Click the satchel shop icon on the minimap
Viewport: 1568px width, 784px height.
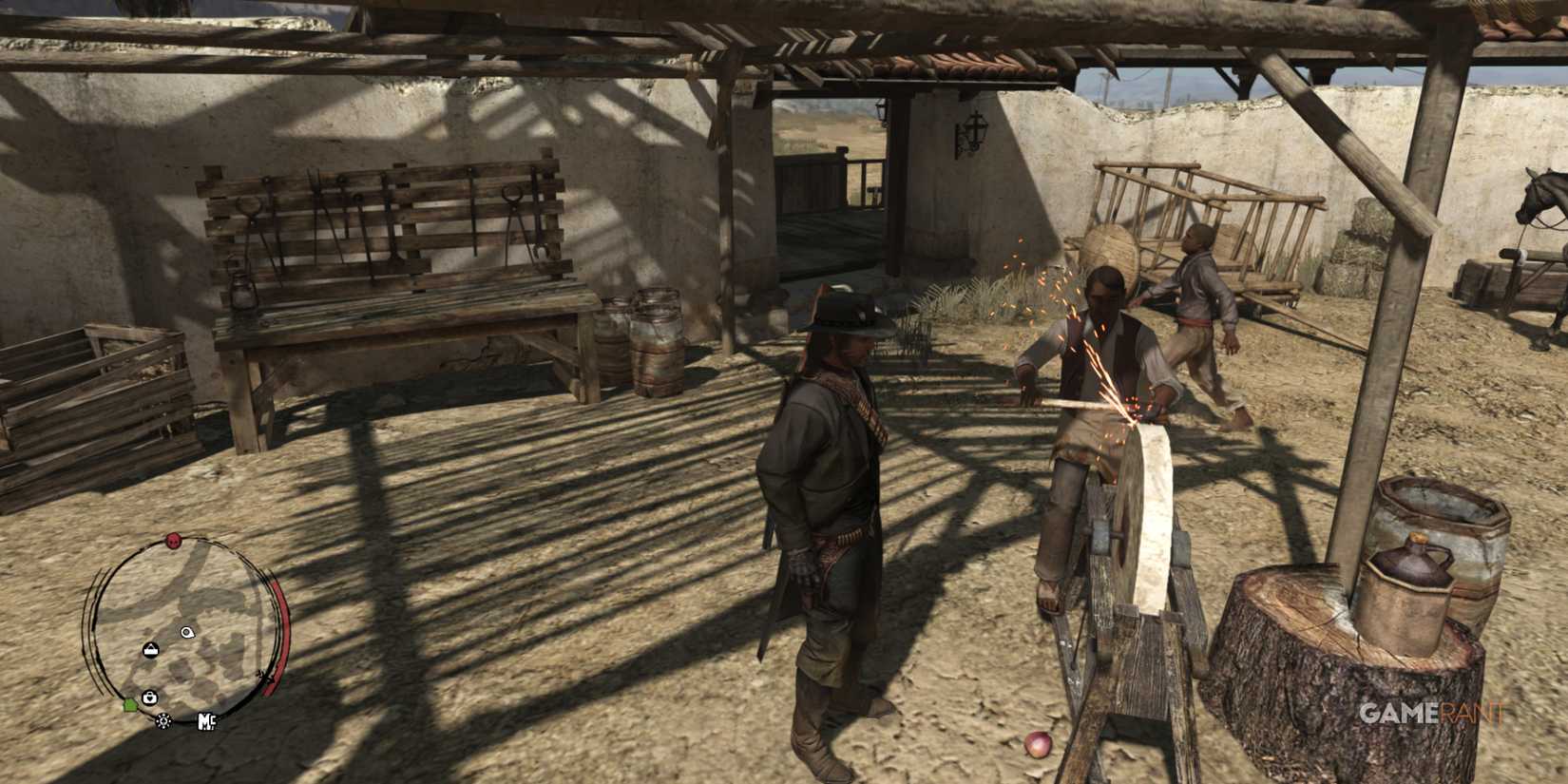pos(150,649)
